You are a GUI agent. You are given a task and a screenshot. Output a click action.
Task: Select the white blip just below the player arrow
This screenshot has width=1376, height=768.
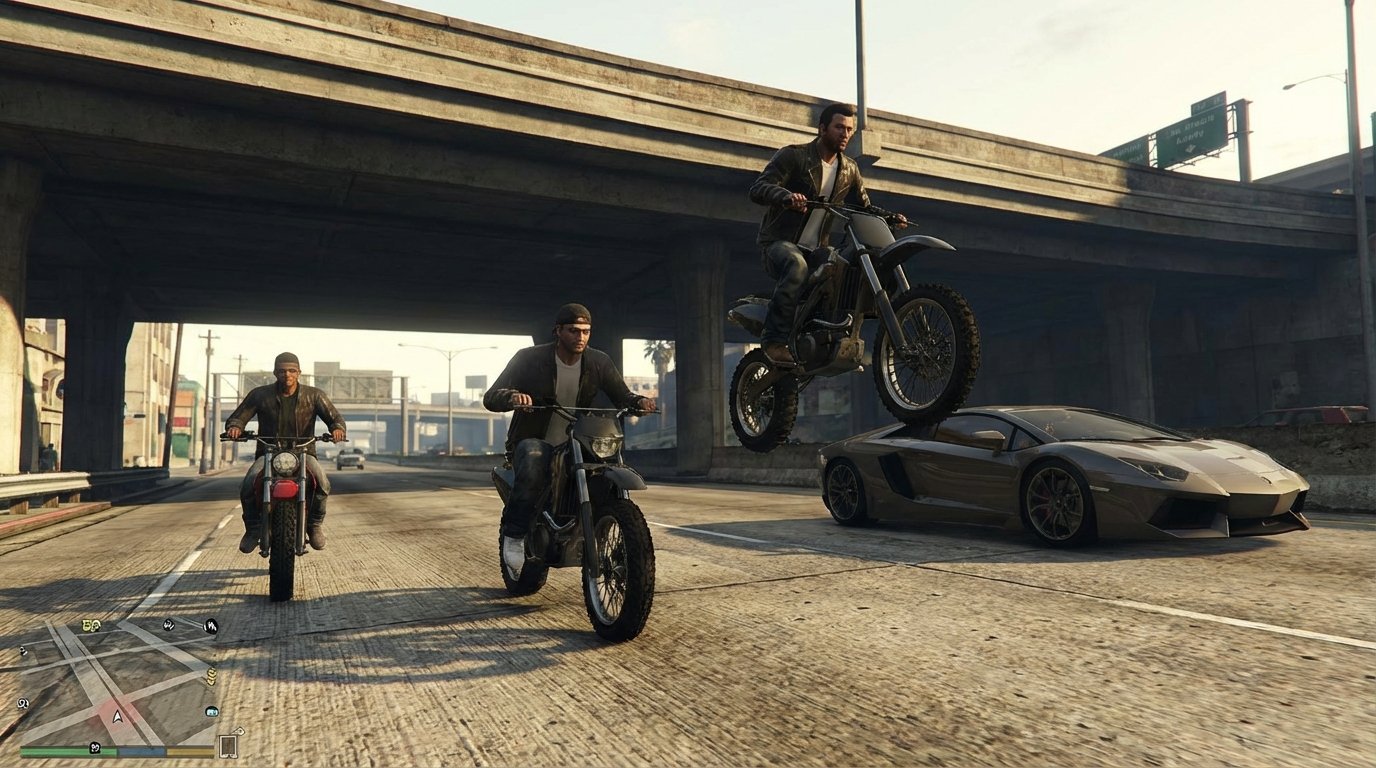(96, 747)
